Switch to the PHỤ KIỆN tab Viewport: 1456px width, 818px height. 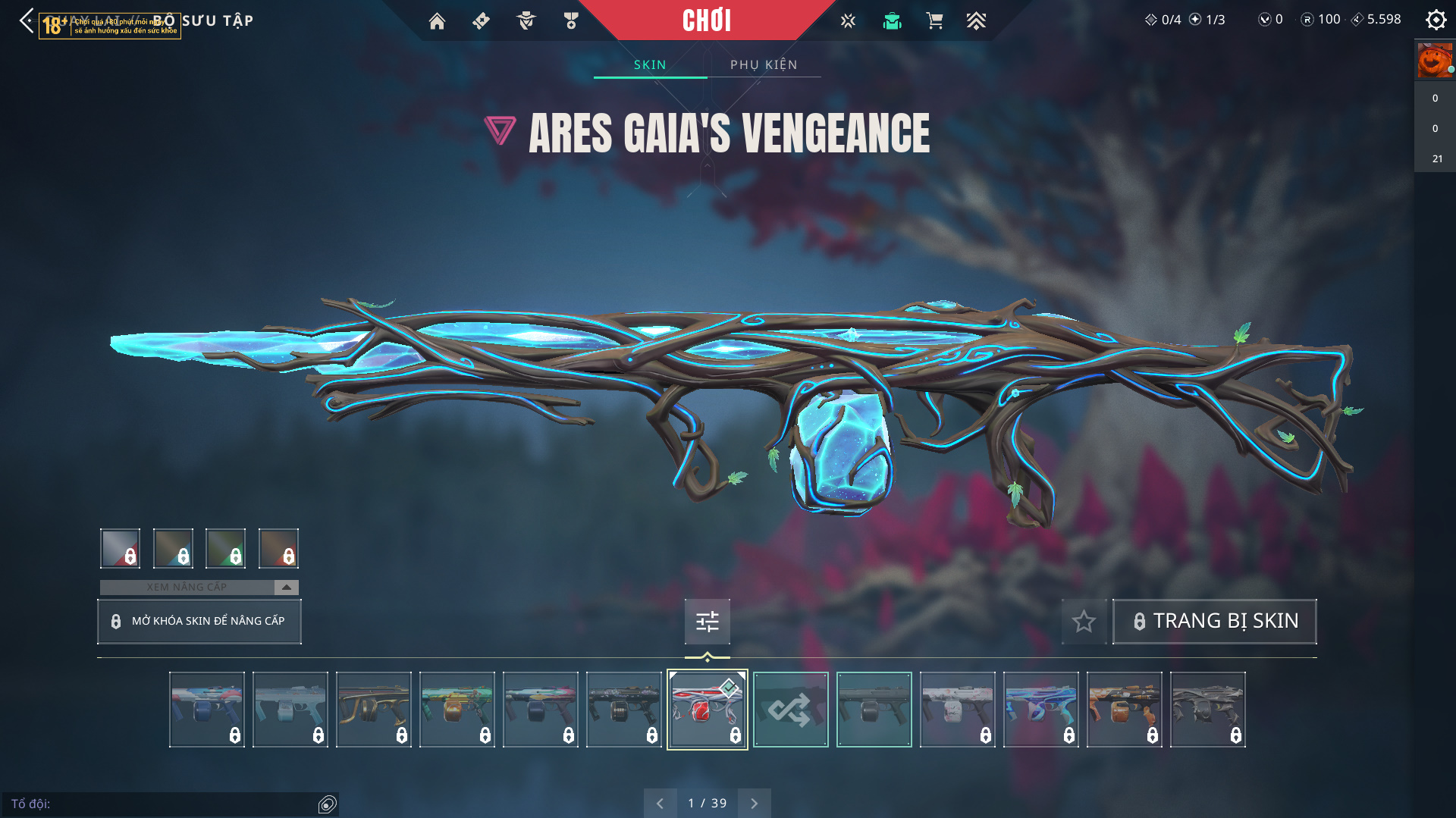(x=764, y=65)
